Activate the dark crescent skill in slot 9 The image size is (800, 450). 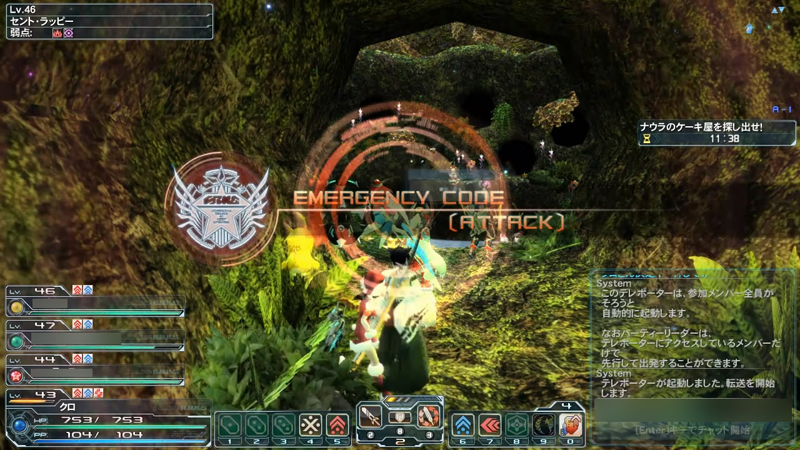544,424
